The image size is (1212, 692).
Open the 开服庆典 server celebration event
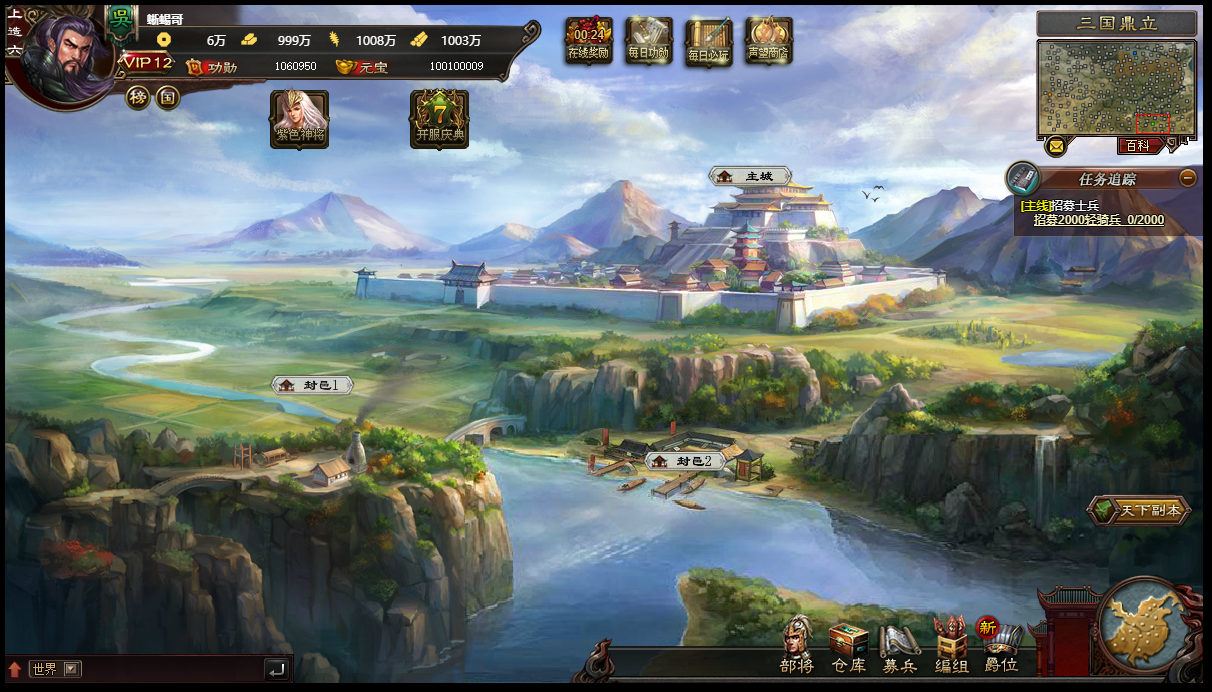point(439,118)
